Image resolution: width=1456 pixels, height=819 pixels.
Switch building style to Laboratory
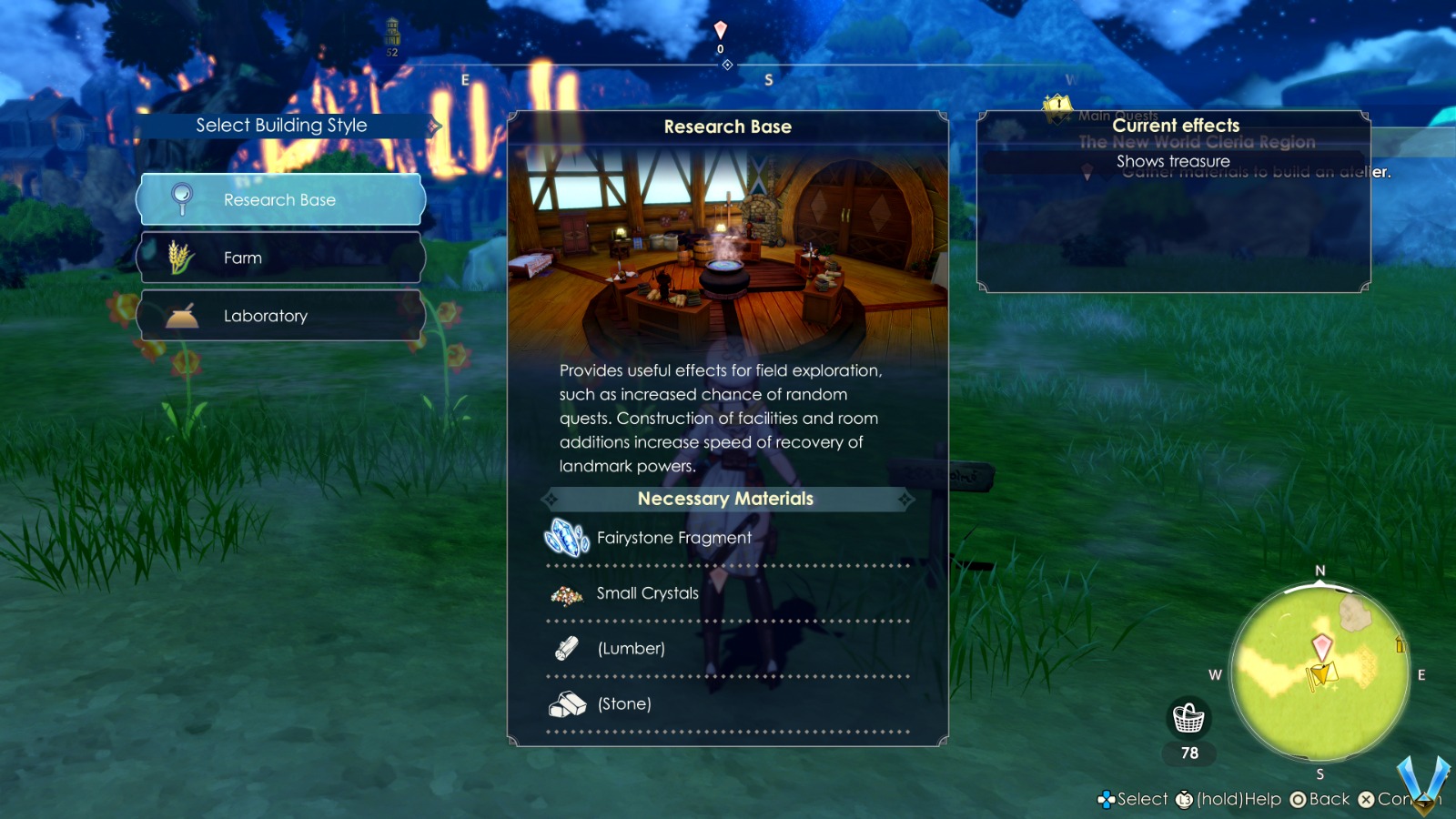pyautogui.click(x=279, y=316)
